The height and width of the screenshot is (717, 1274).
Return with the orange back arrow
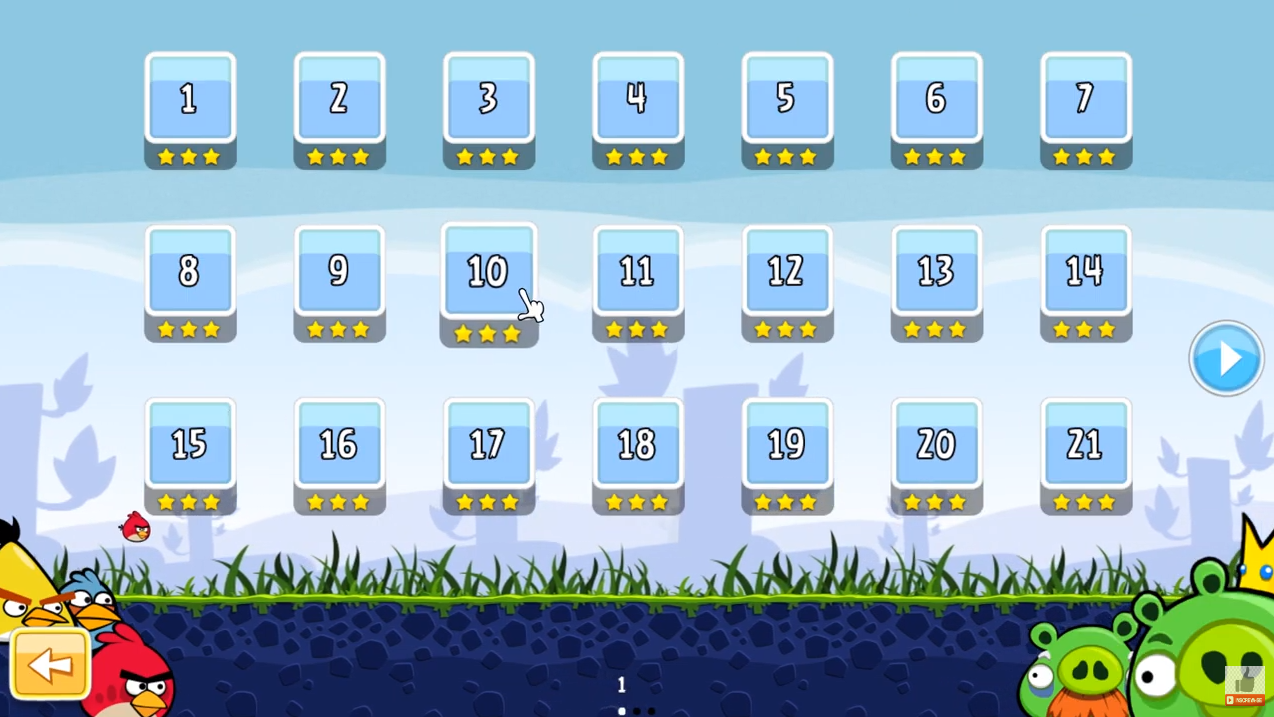point(50,664)
